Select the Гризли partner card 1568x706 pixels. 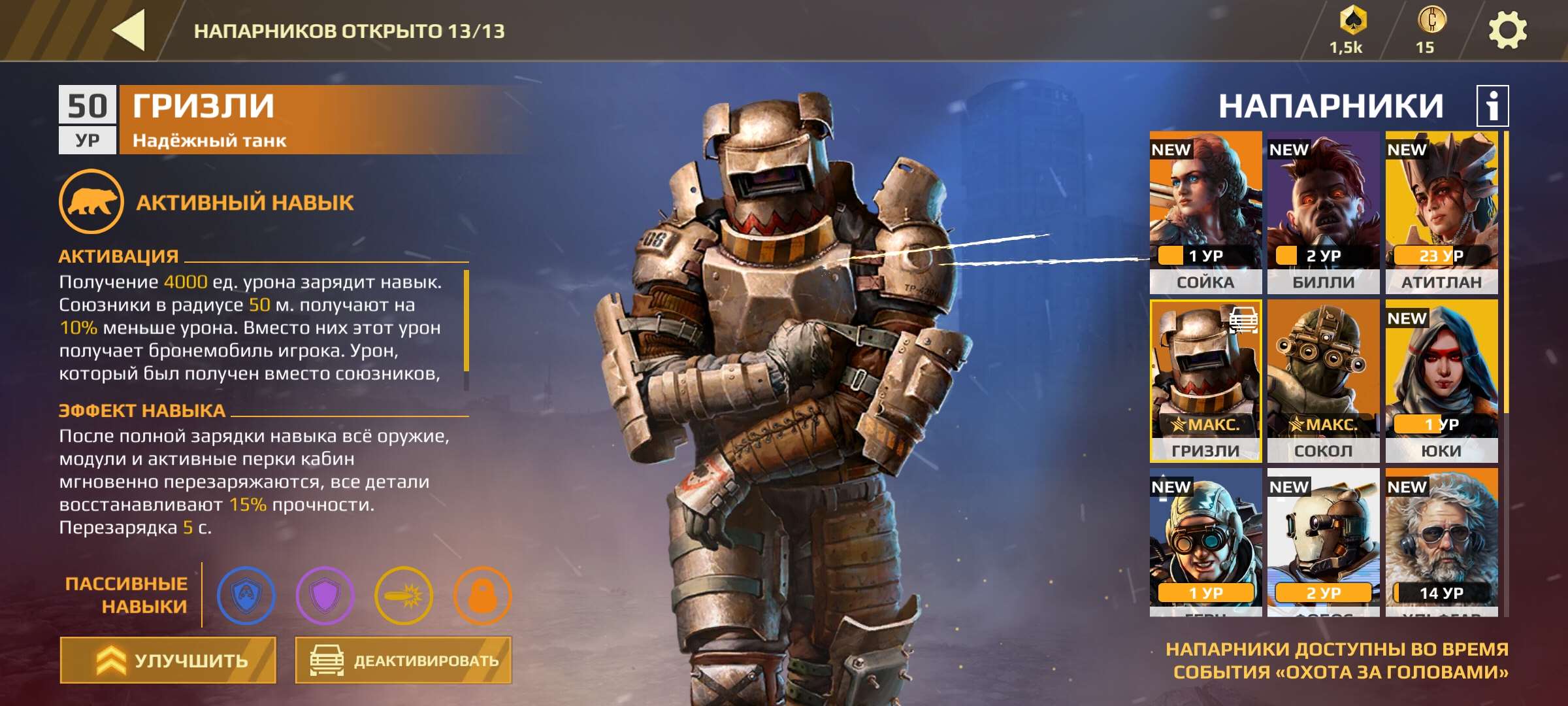(x=1205, y=380)
